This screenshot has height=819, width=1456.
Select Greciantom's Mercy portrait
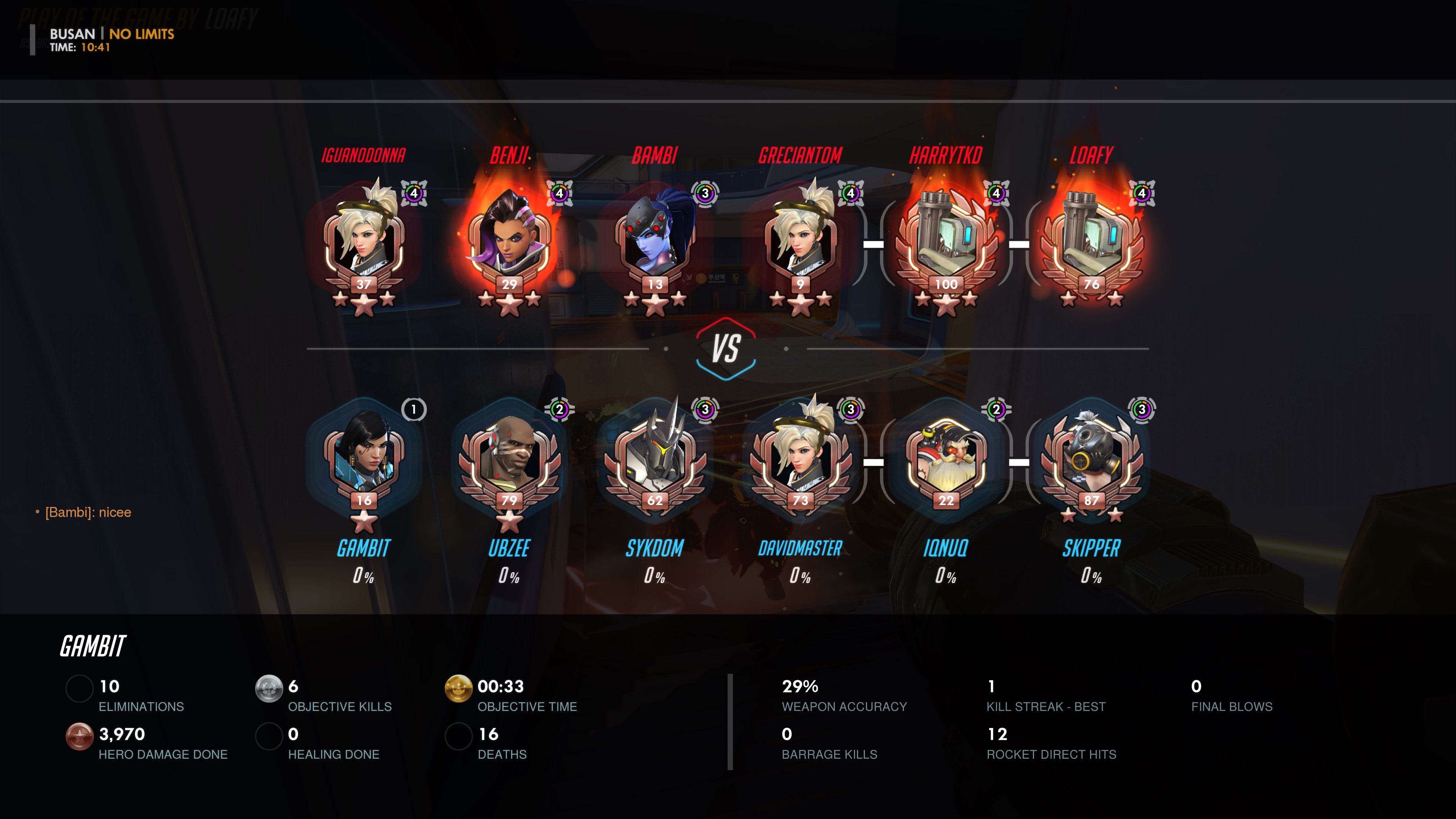[800, 237]
